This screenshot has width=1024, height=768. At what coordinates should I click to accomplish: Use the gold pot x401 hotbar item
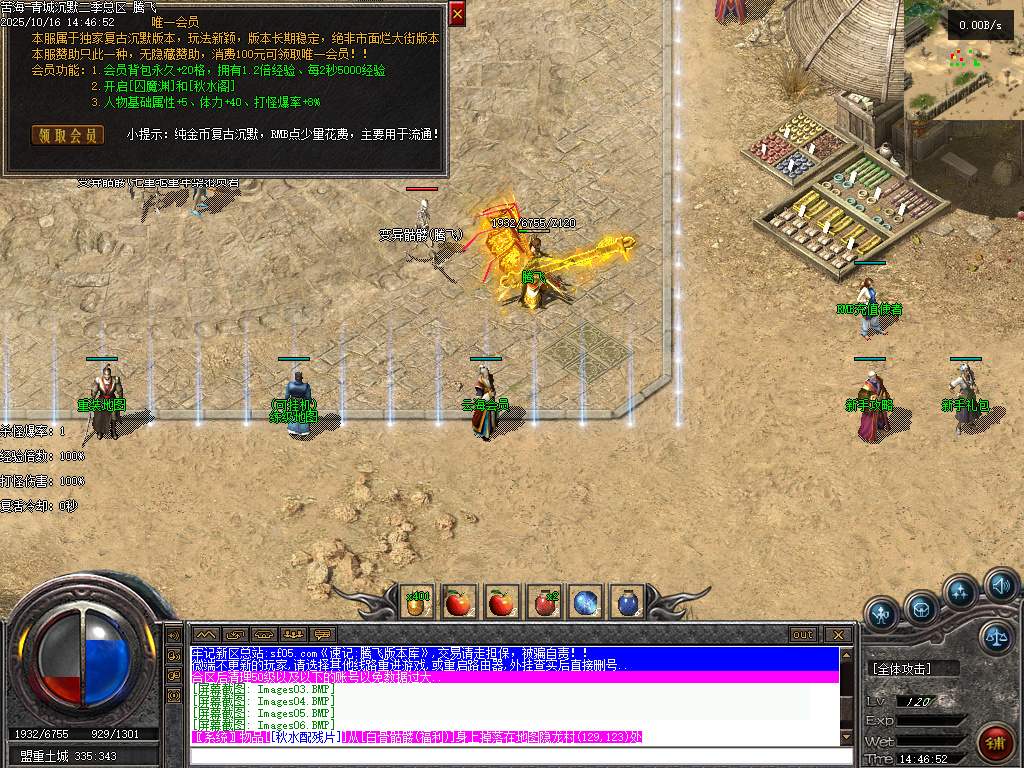pos(418,602)
